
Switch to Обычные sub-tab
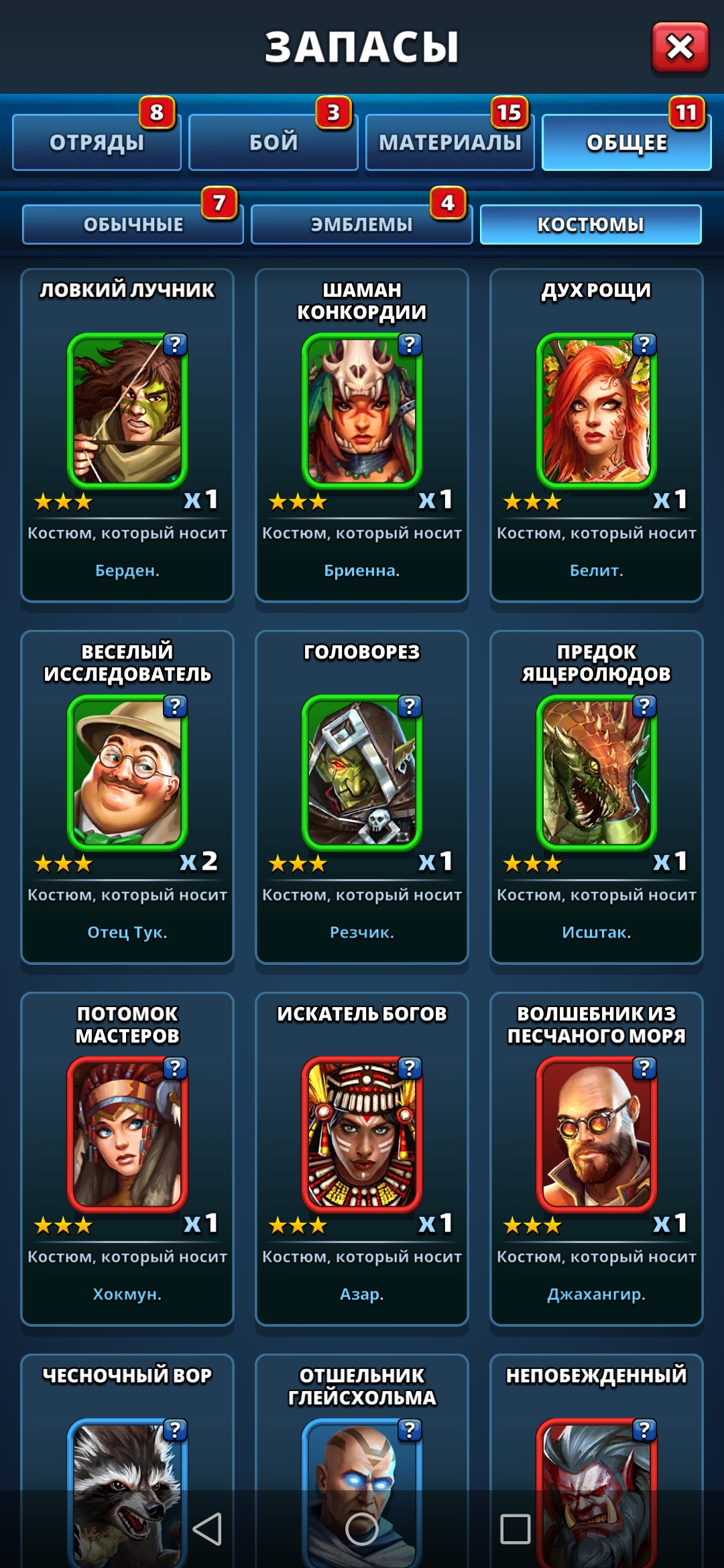133,224
